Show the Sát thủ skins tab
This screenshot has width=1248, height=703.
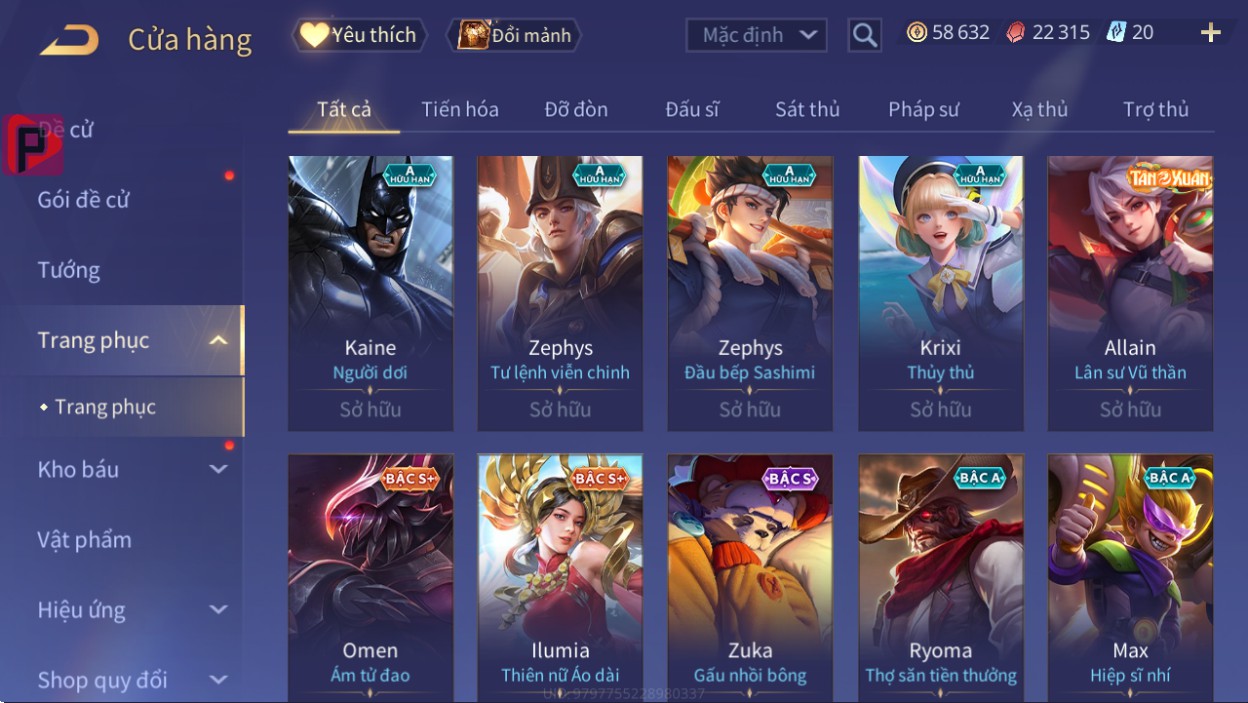pos(807,109)
